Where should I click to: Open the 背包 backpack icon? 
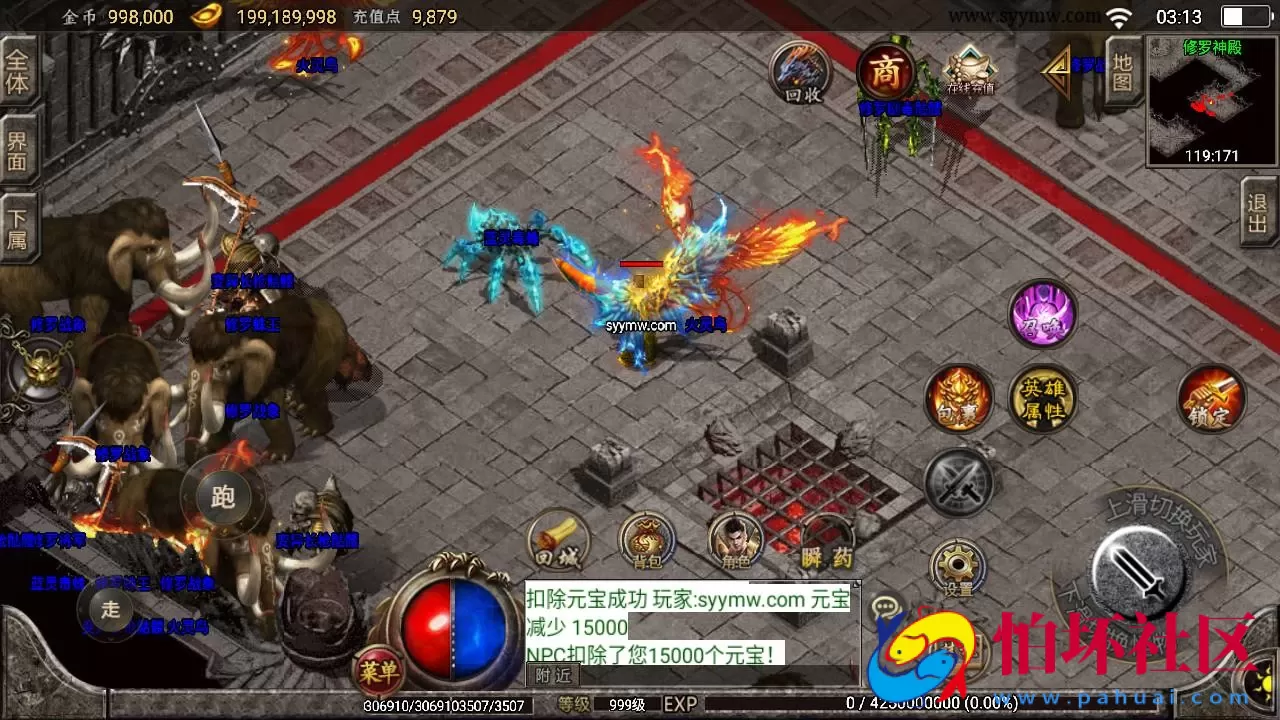click(645, 543)
